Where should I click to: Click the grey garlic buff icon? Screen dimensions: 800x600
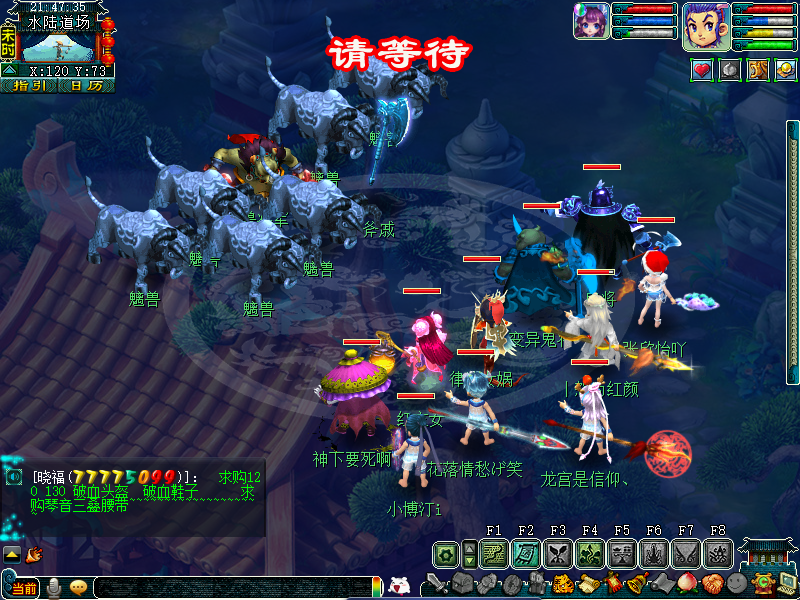(730, 70)
